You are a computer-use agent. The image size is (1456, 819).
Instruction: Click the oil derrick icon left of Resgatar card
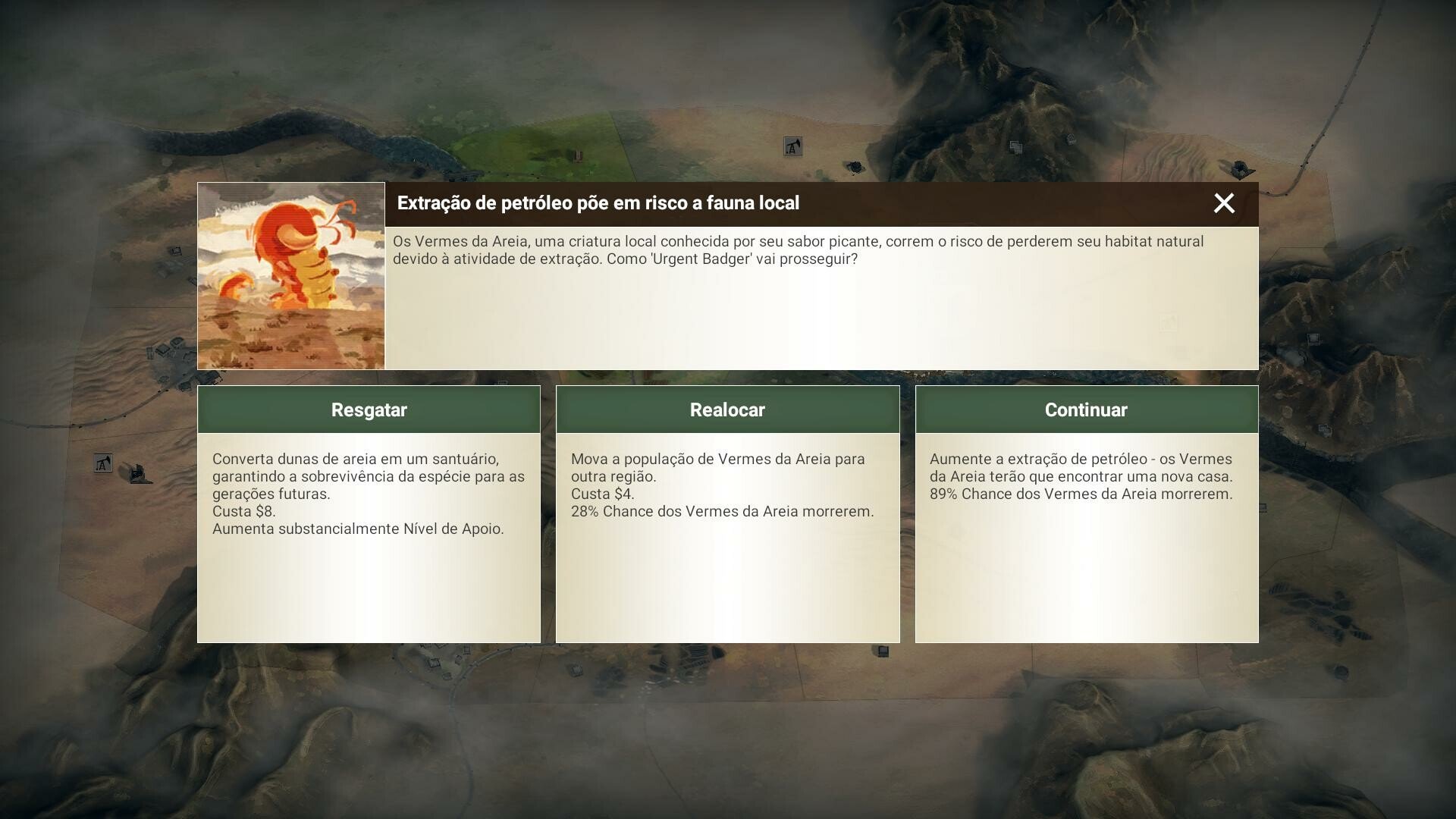click(x=102, y=463)
